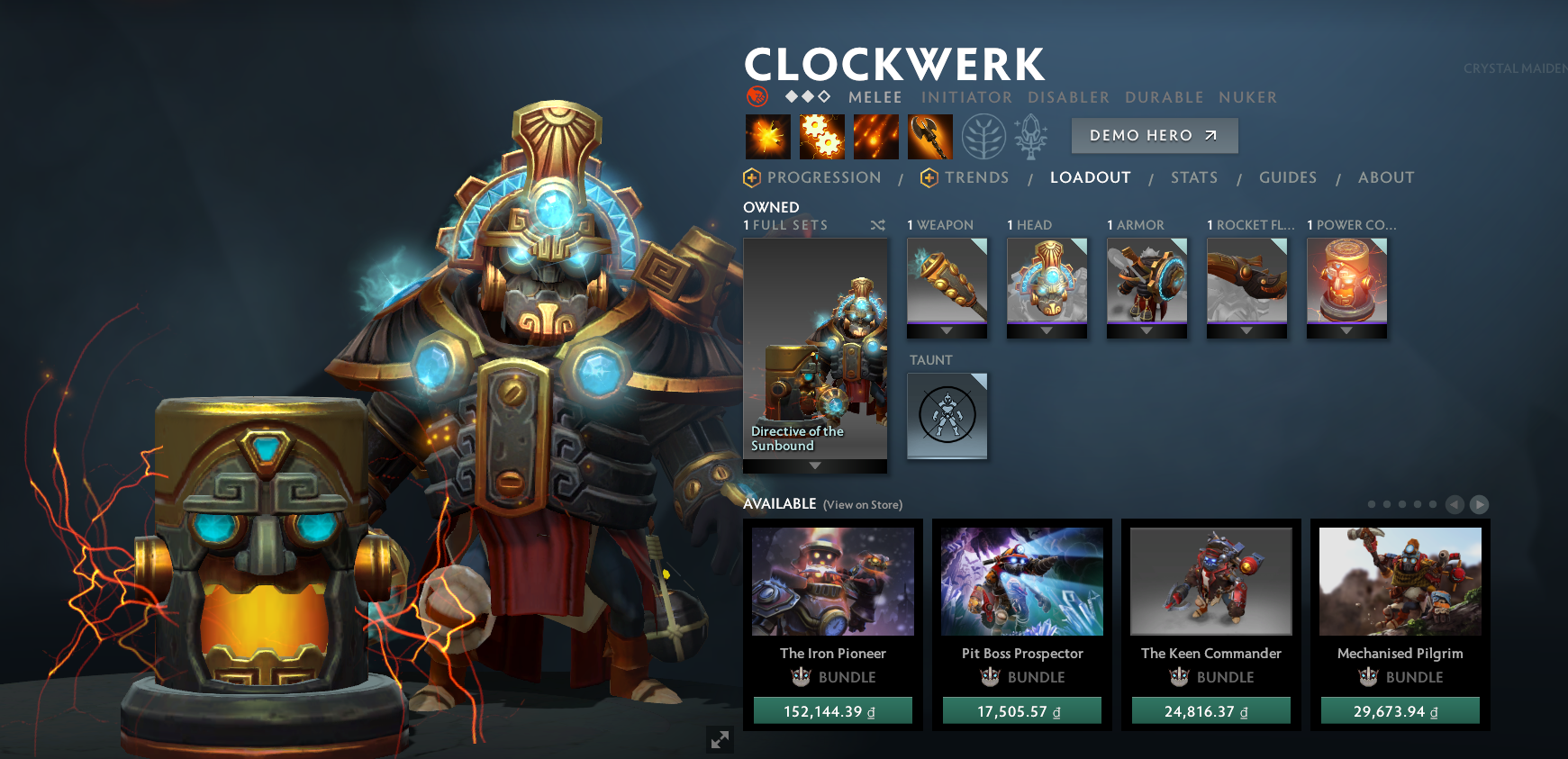Open the Rocket Flare ability icon
Image resolution: width=1568 pixels, height=759 pixels.
(875, 136)
